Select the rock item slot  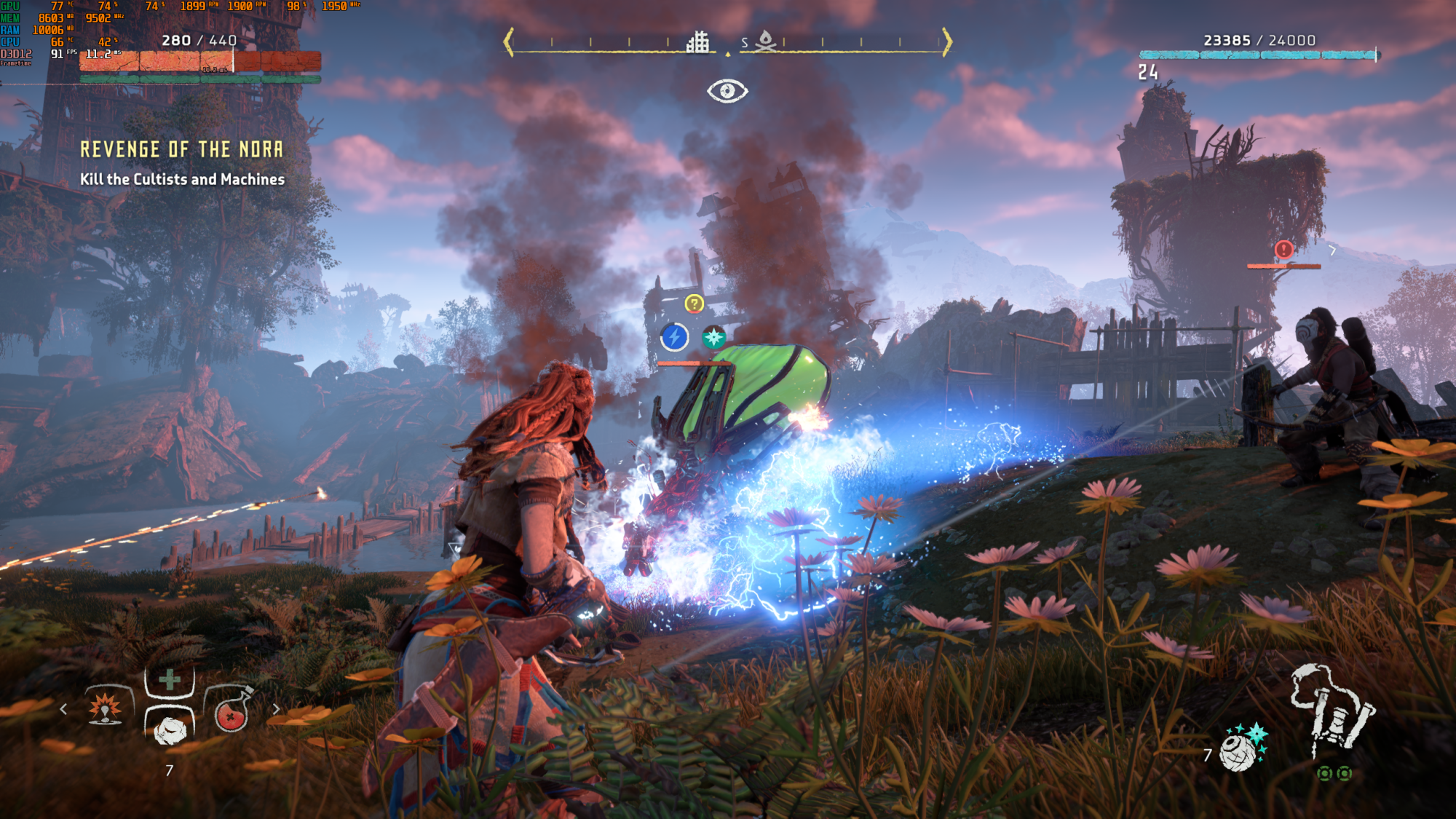(x=170, y=729)
